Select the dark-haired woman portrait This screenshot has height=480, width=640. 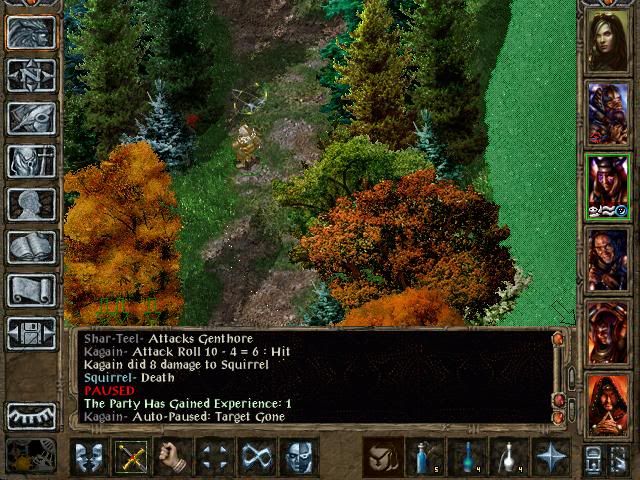607,40
